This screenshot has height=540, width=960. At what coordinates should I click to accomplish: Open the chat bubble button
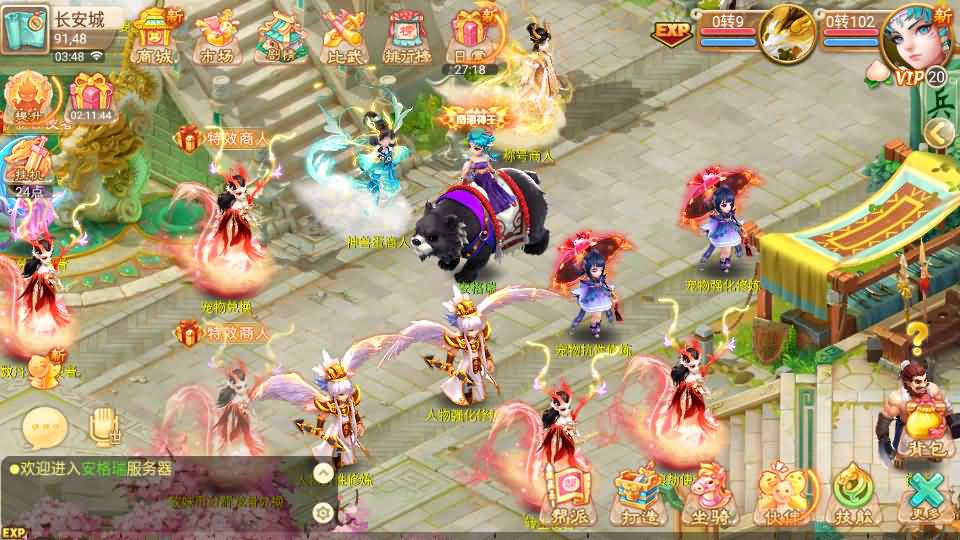[x=44, y=427]
